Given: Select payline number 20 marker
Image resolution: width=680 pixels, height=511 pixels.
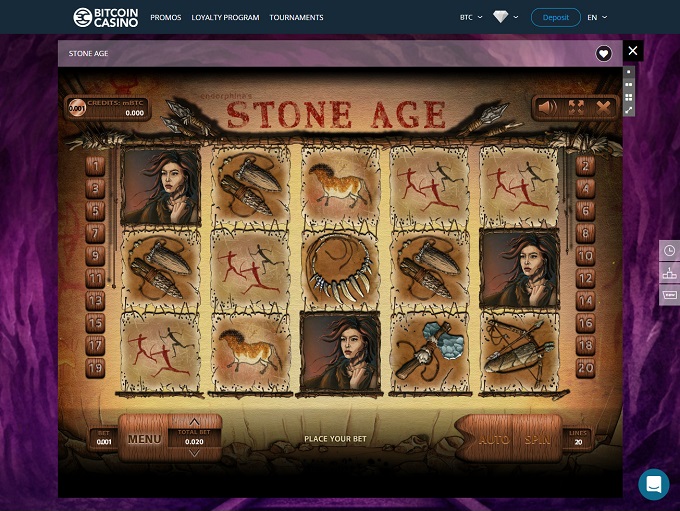Looking at the screenshot, I should [586, 368].
